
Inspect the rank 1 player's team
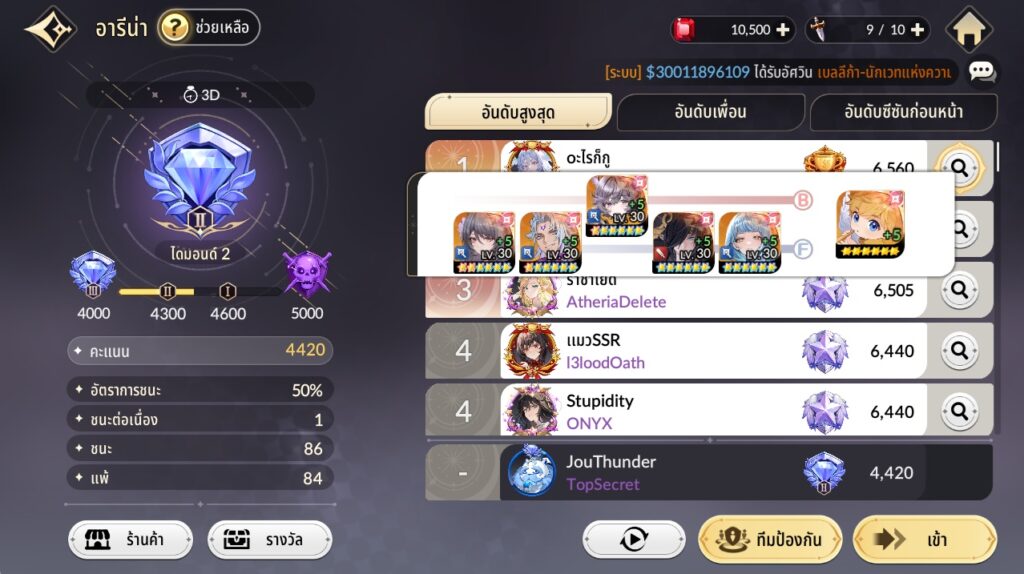(960, 168)
